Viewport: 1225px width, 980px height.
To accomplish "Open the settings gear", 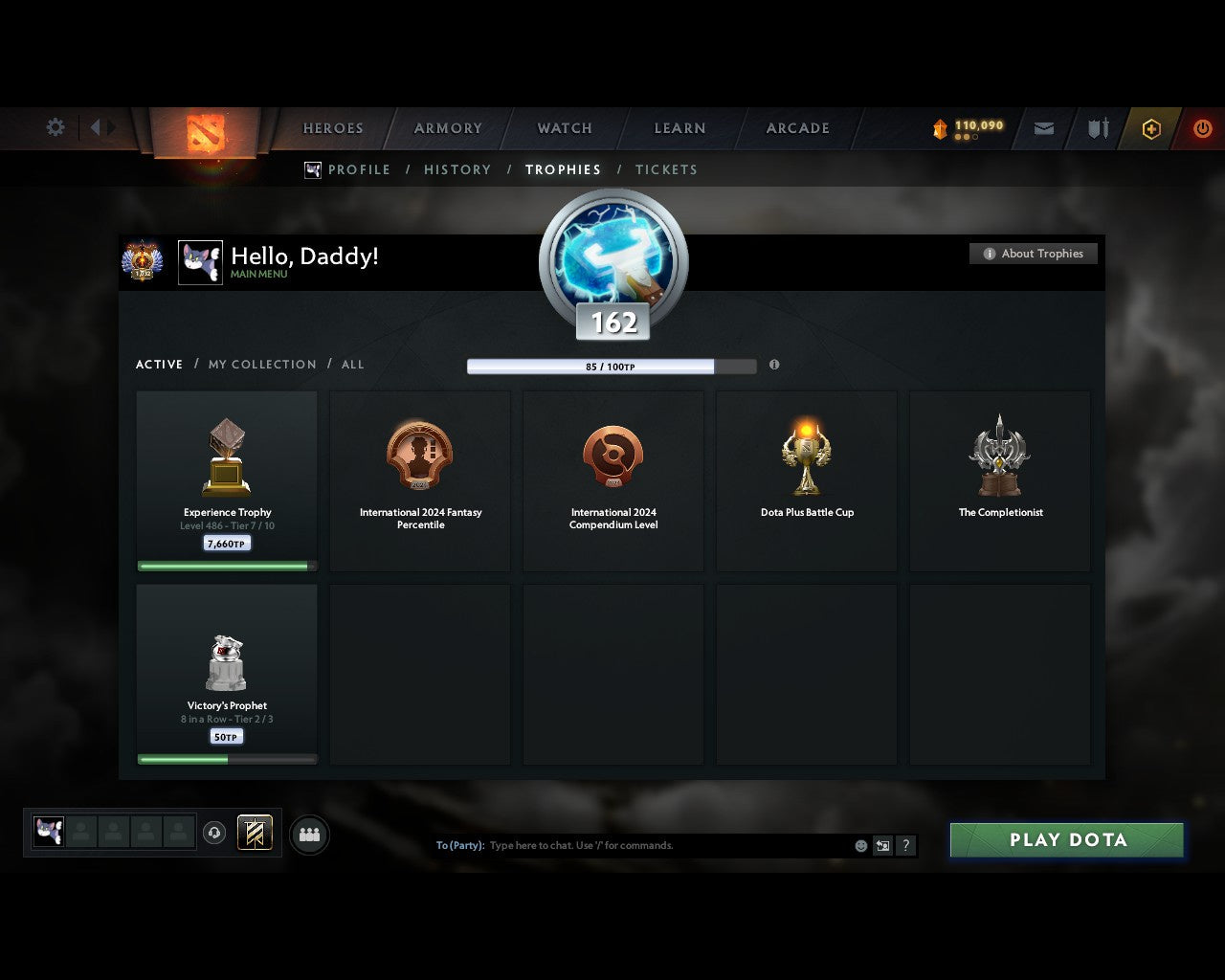I will [55, 126].
